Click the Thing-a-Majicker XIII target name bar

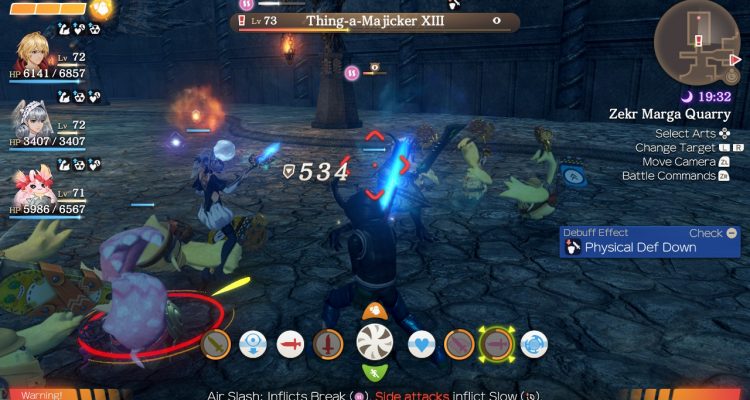click(x=377, y=21)
